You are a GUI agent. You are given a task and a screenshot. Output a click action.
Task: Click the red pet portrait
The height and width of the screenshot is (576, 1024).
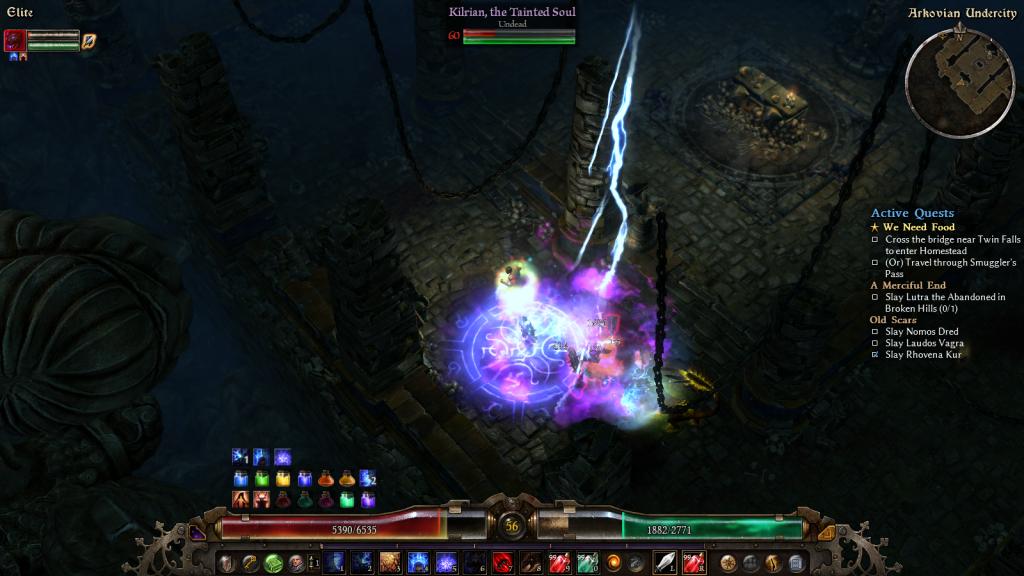(x=15, y=40)
